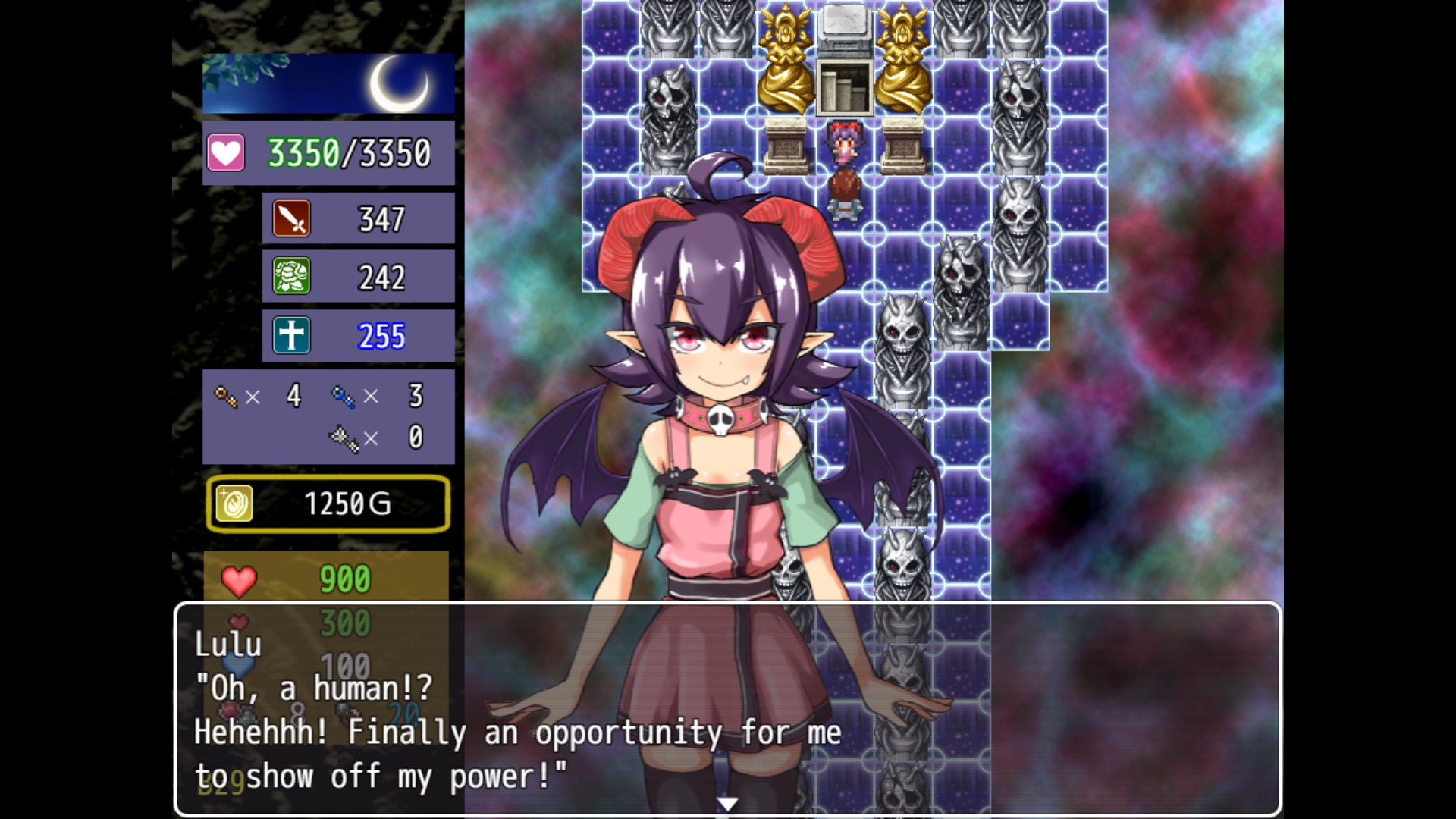Click the HP bar reading 3350/3350
This screenshot has height=819, width=1456.
point(349,151)
